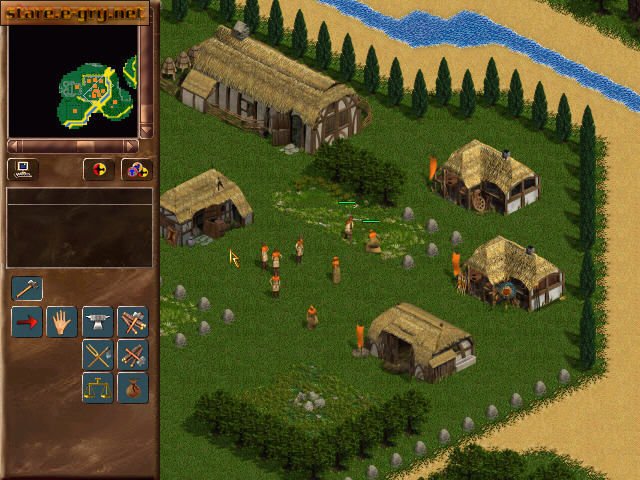Select the single red-yellow shield button
Image resolution: width=640 pixels, height=480 pixels.
pyautogui.click(x=98, y=169)
